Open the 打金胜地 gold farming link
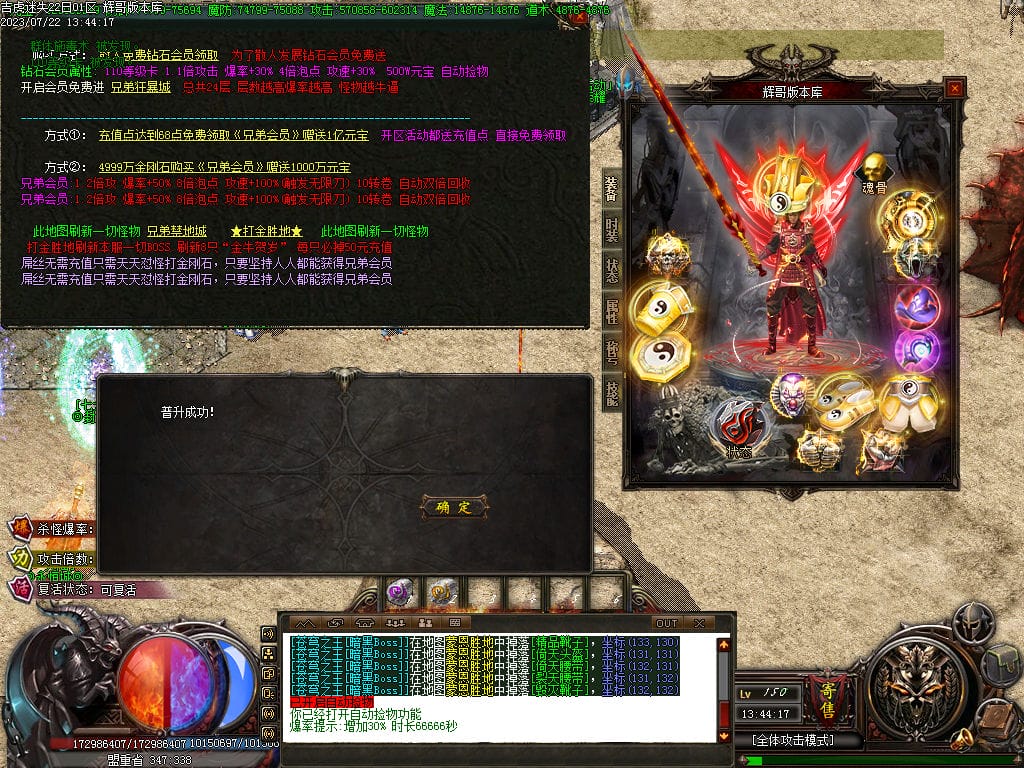 266,231
